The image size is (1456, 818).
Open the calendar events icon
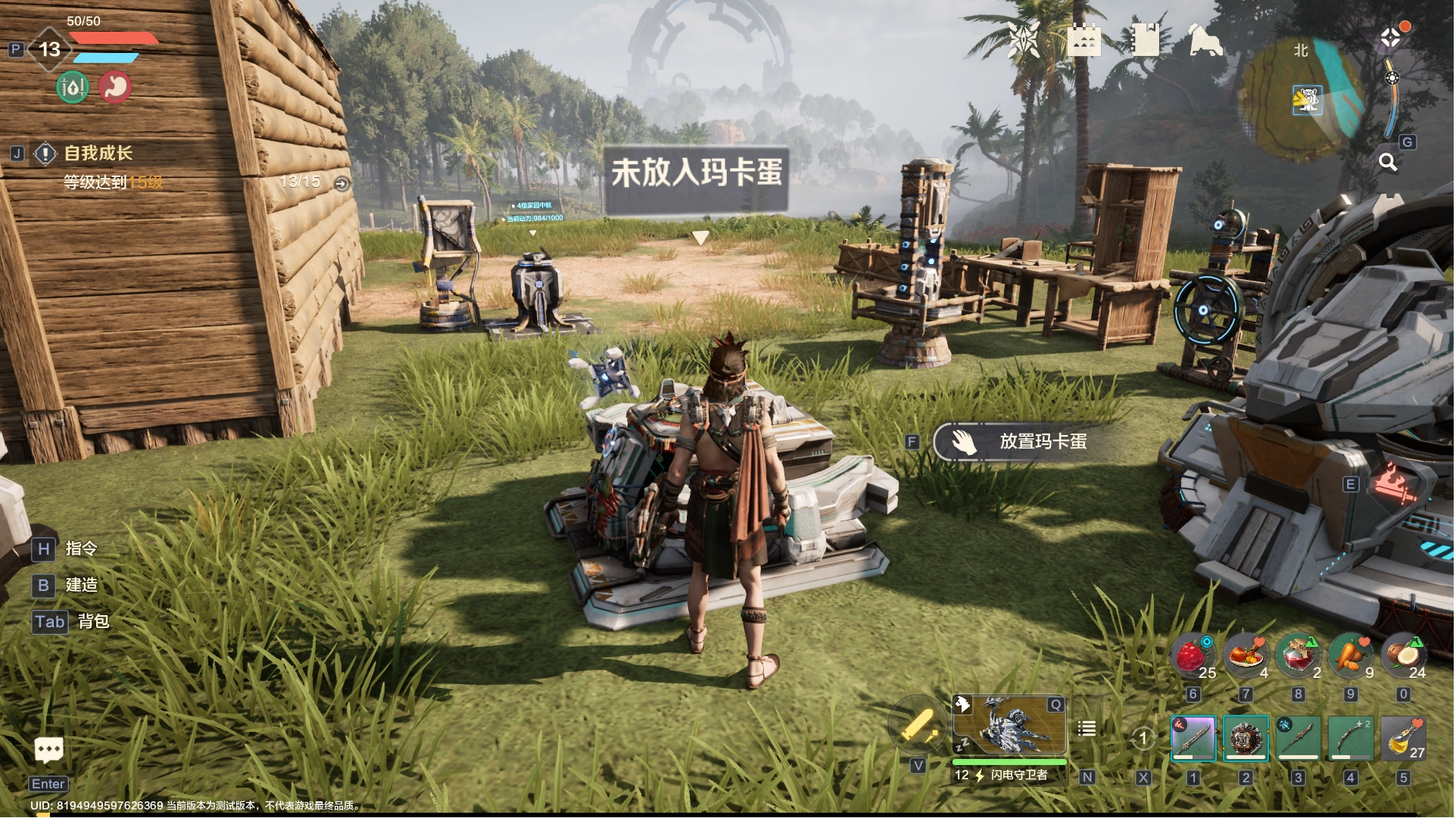pos(1083,39)
